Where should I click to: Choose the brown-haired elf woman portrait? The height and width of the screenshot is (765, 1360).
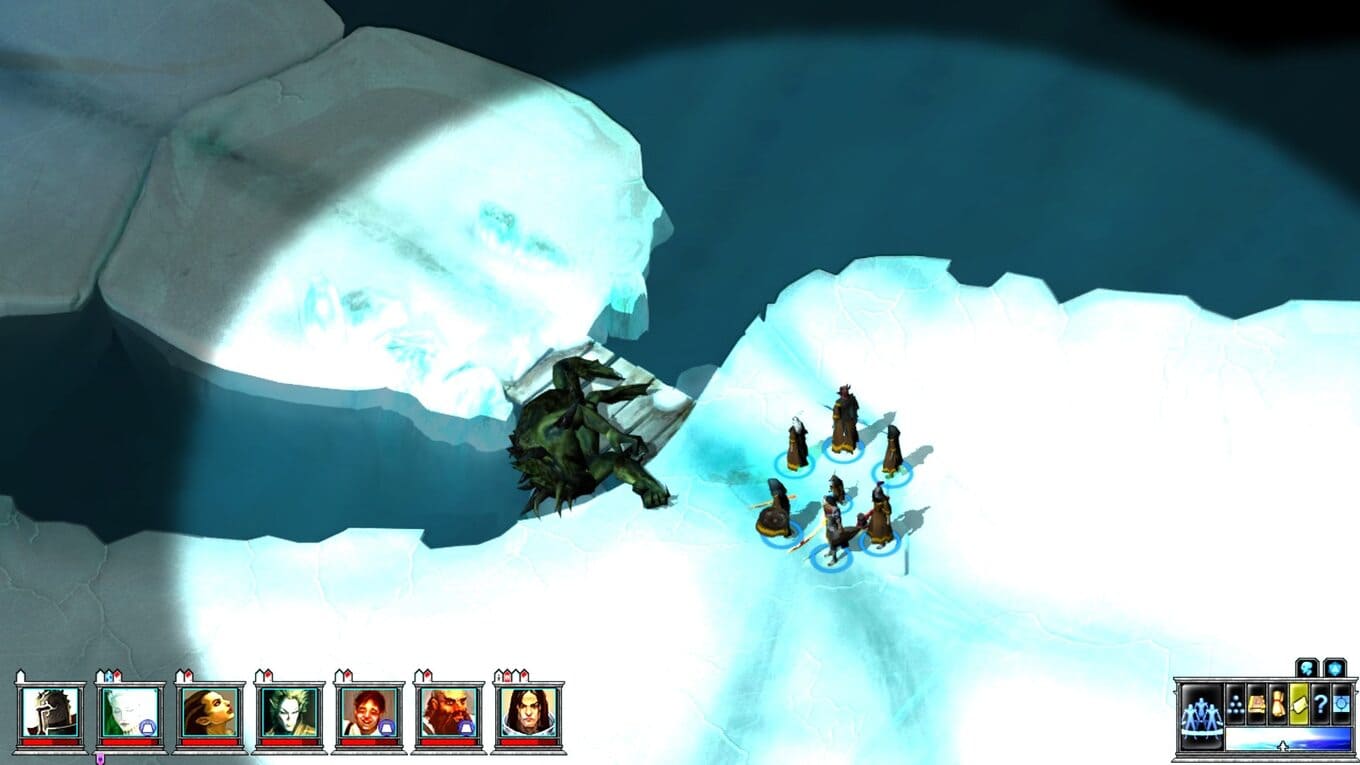click(210, 713)
